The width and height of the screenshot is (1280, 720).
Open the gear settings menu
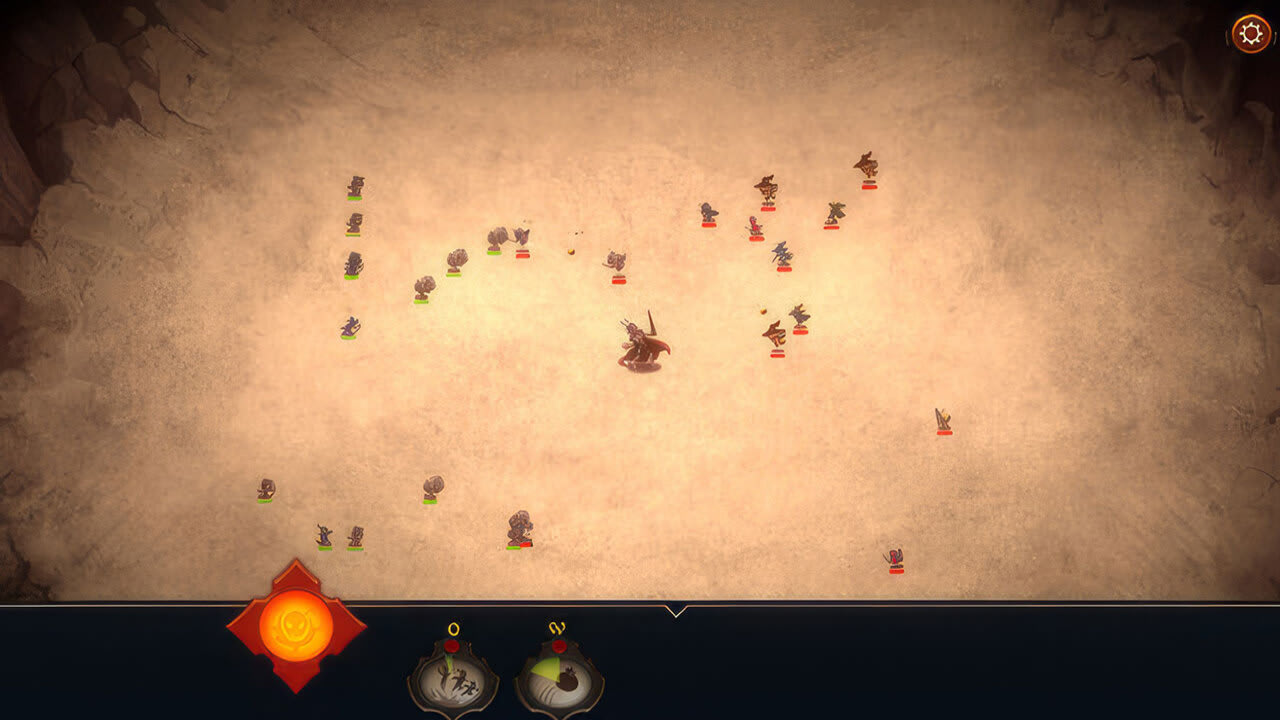point(1250,34)
